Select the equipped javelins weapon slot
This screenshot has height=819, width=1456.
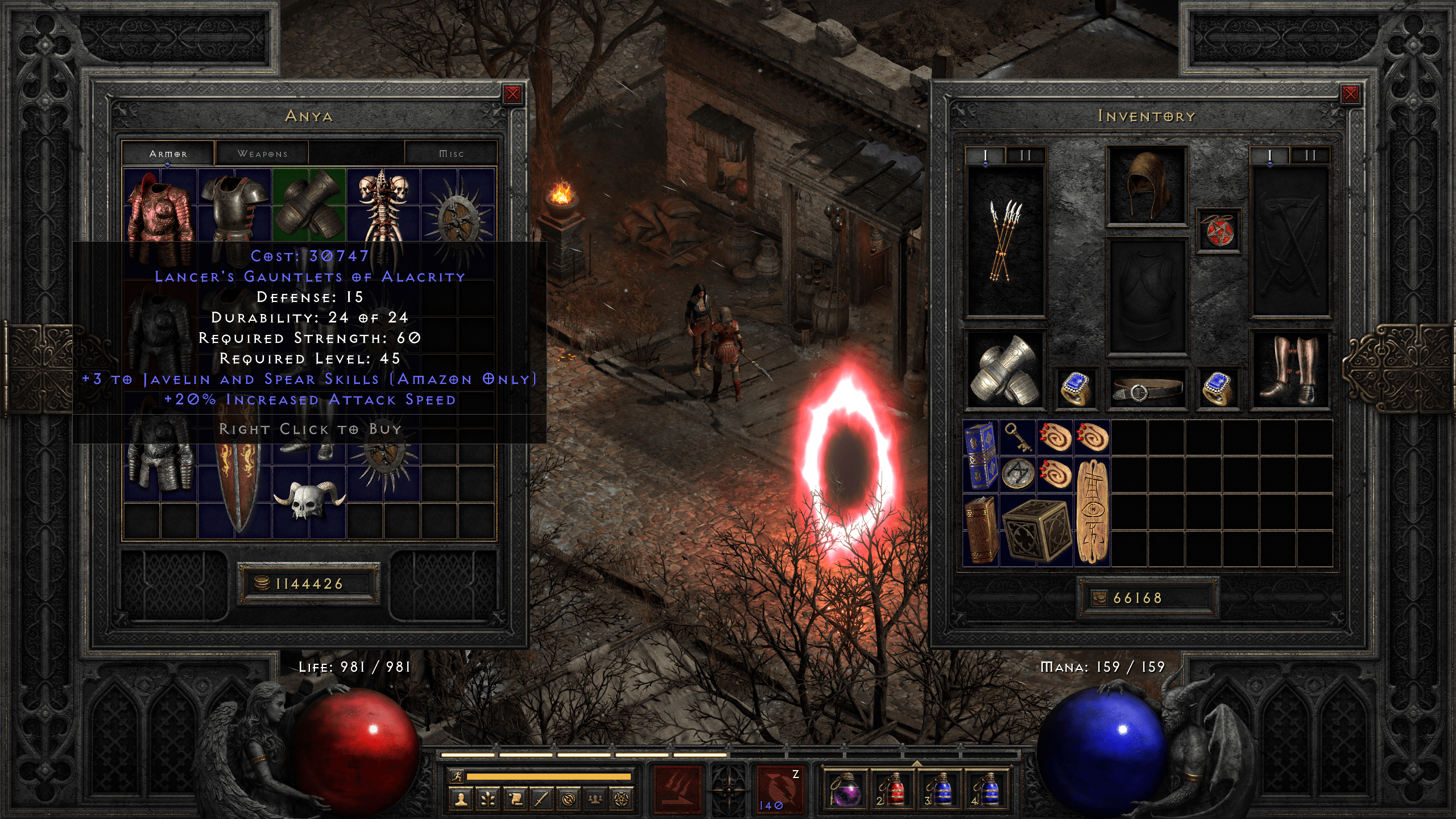[x=1006, y=241]
